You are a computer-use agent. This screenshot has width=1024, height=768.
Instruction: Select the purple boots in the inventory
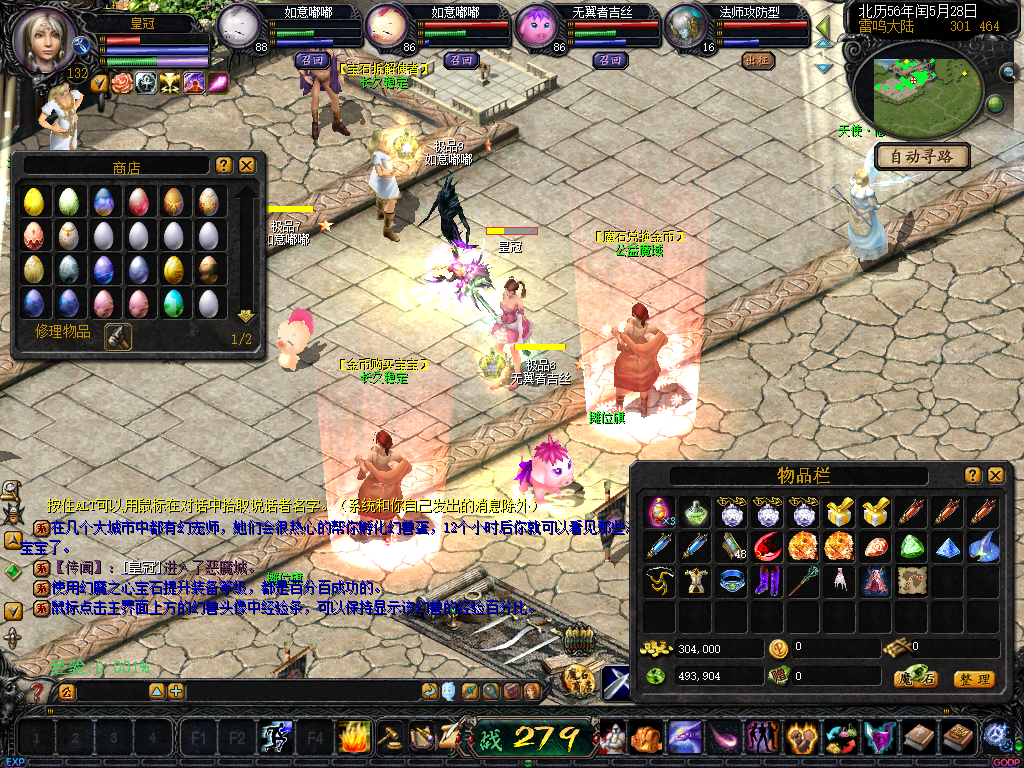pyautogui.click(x=766, y=580)
